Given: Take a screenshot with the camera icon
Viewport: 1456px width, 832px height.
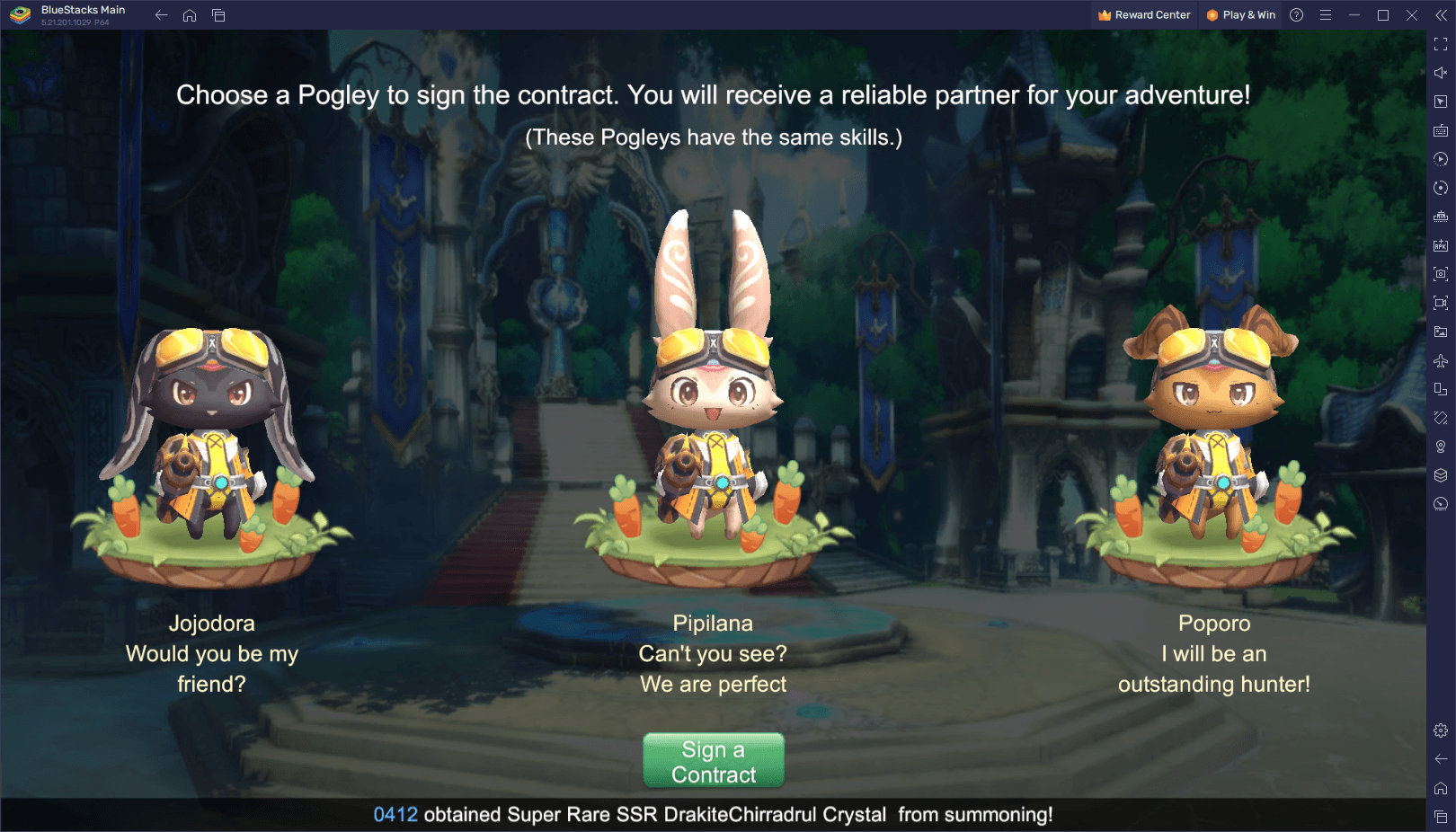Looking at the screenshot, I should (1440, 274).
